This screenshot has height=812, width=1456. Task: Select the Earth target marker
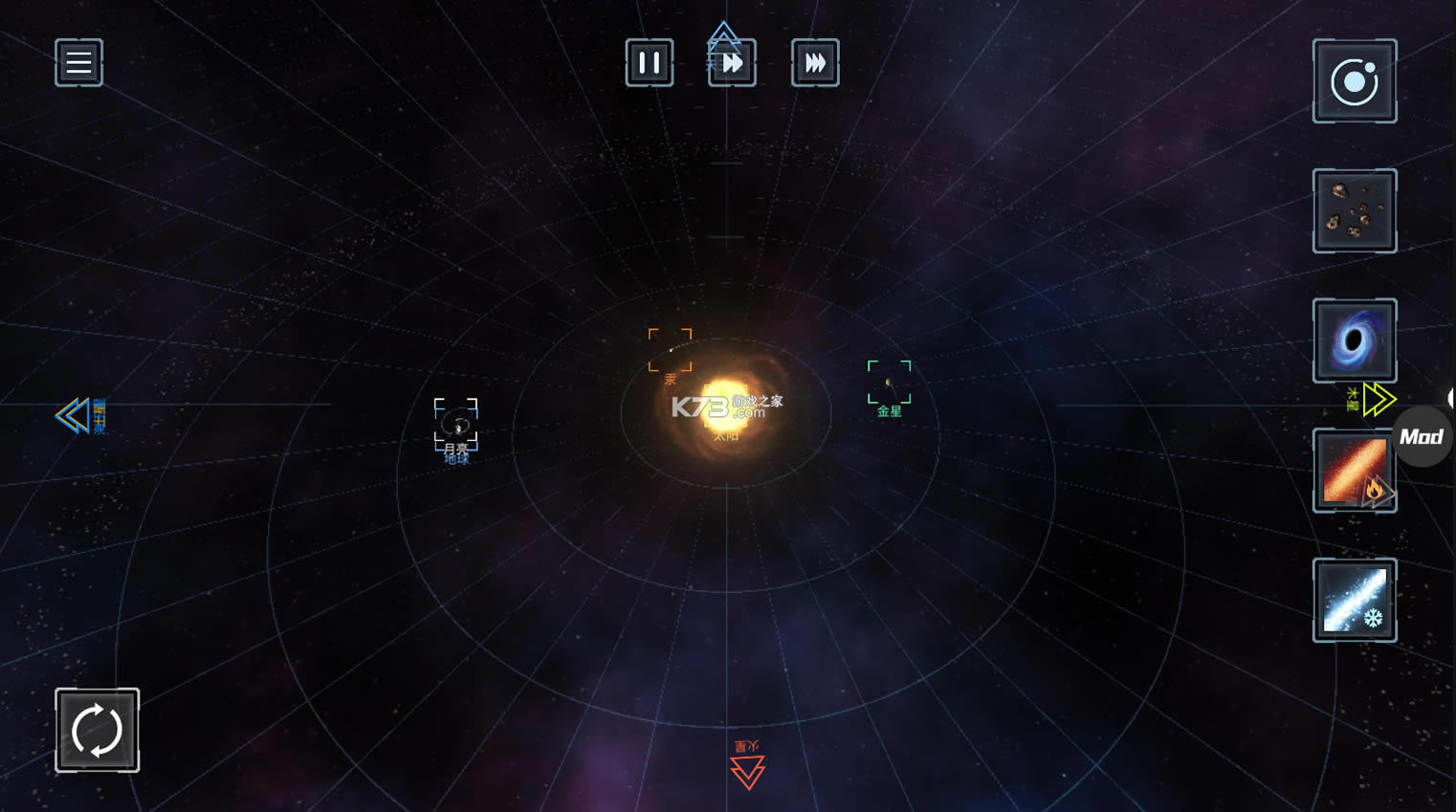456,425
